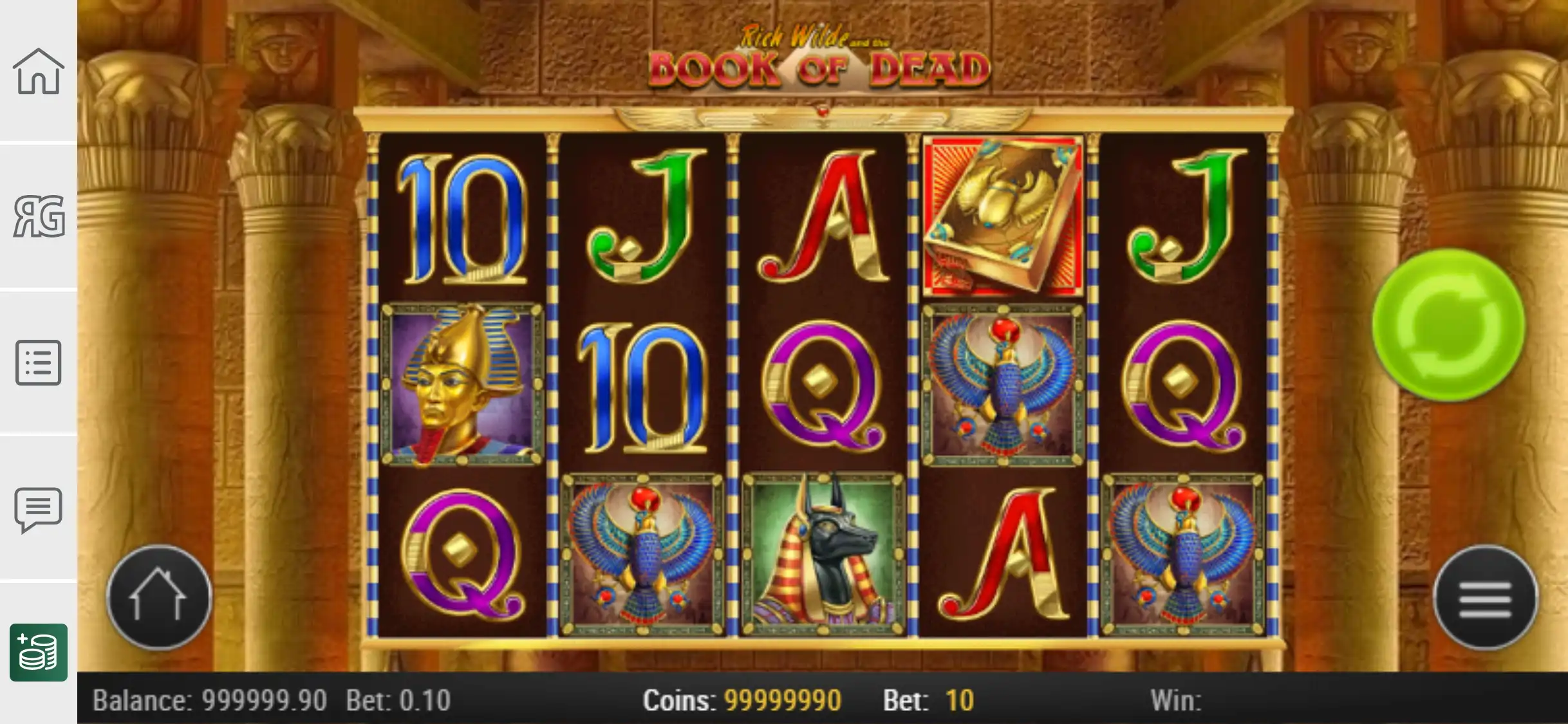Open the RG responsible gaming icon
This screenshot has height=724, width=1568.
(x=39, y=216)
